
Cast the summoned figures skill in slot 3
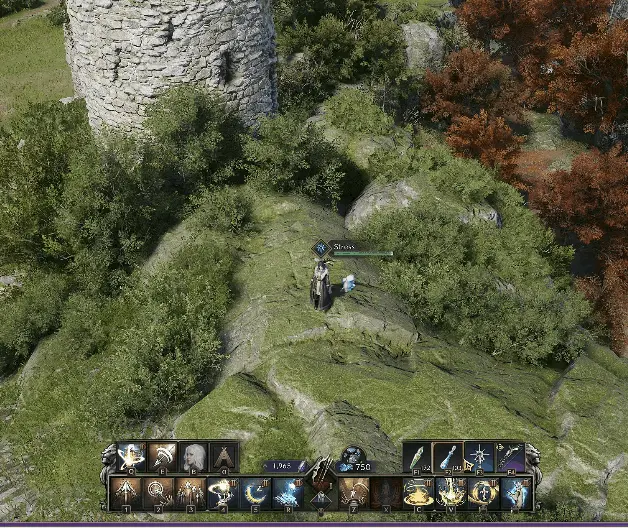(x=189, y=492)
